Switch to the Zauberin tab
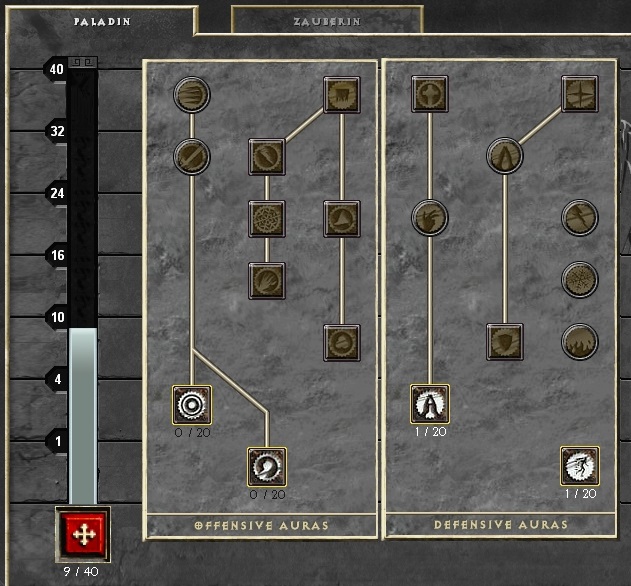The height and width of the screenshot is (586, 631). pos(327,20)
